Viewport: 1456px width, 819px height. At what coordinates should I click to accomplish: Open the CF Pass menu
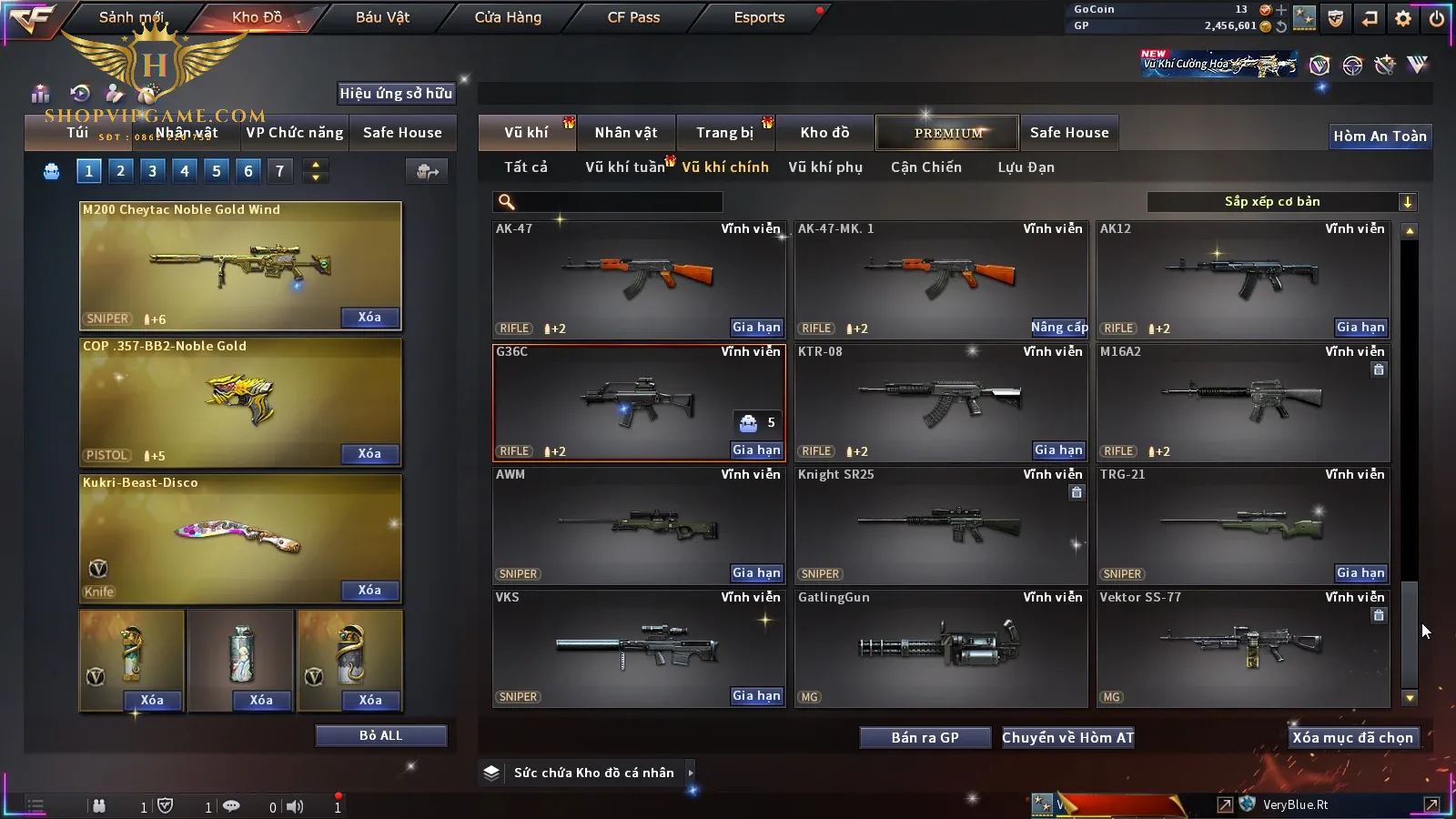[633, 17]
